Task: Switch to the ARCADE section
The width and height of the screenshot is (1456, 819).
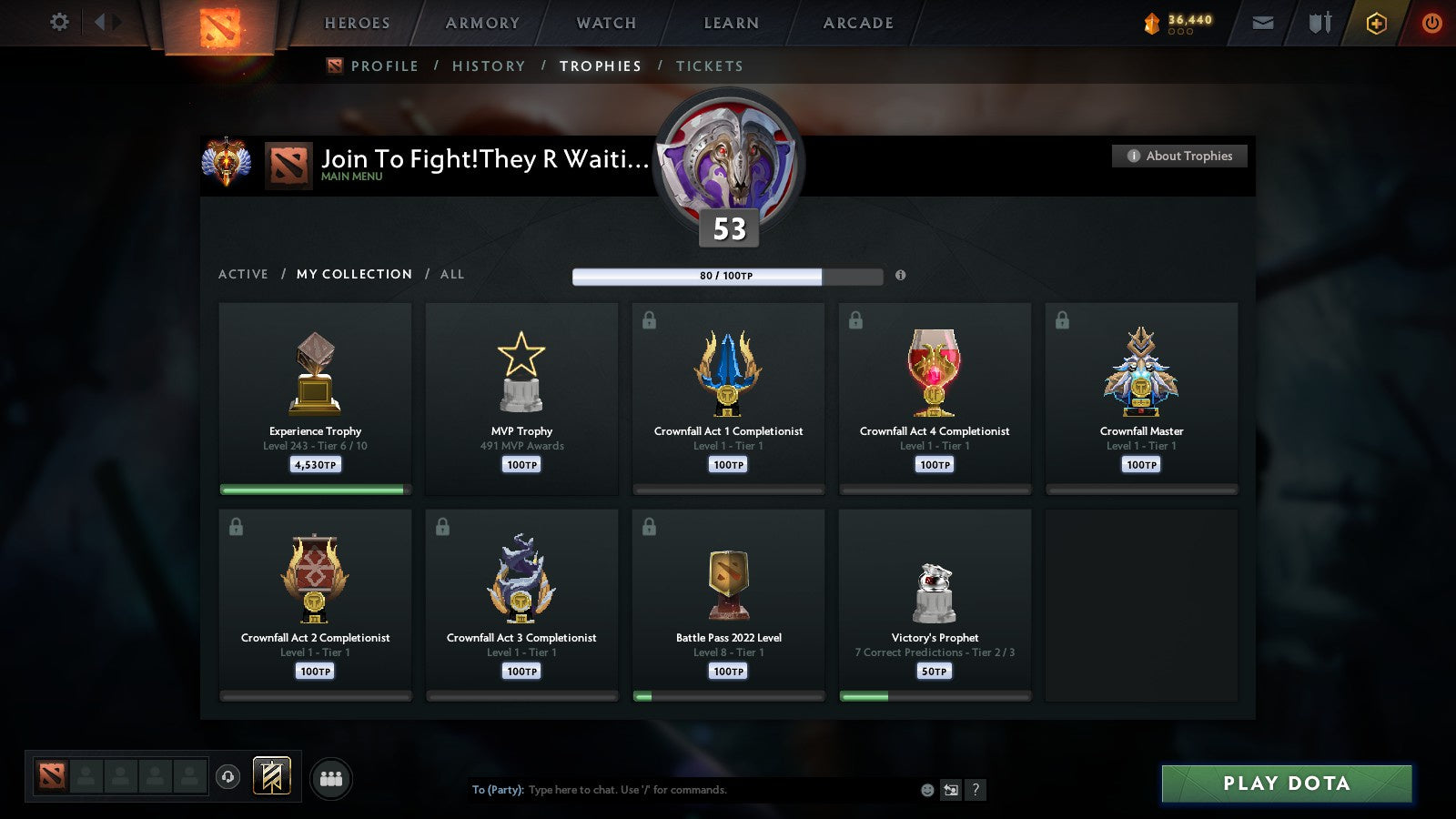Action: pyautogui.click(x=855, y=23)
